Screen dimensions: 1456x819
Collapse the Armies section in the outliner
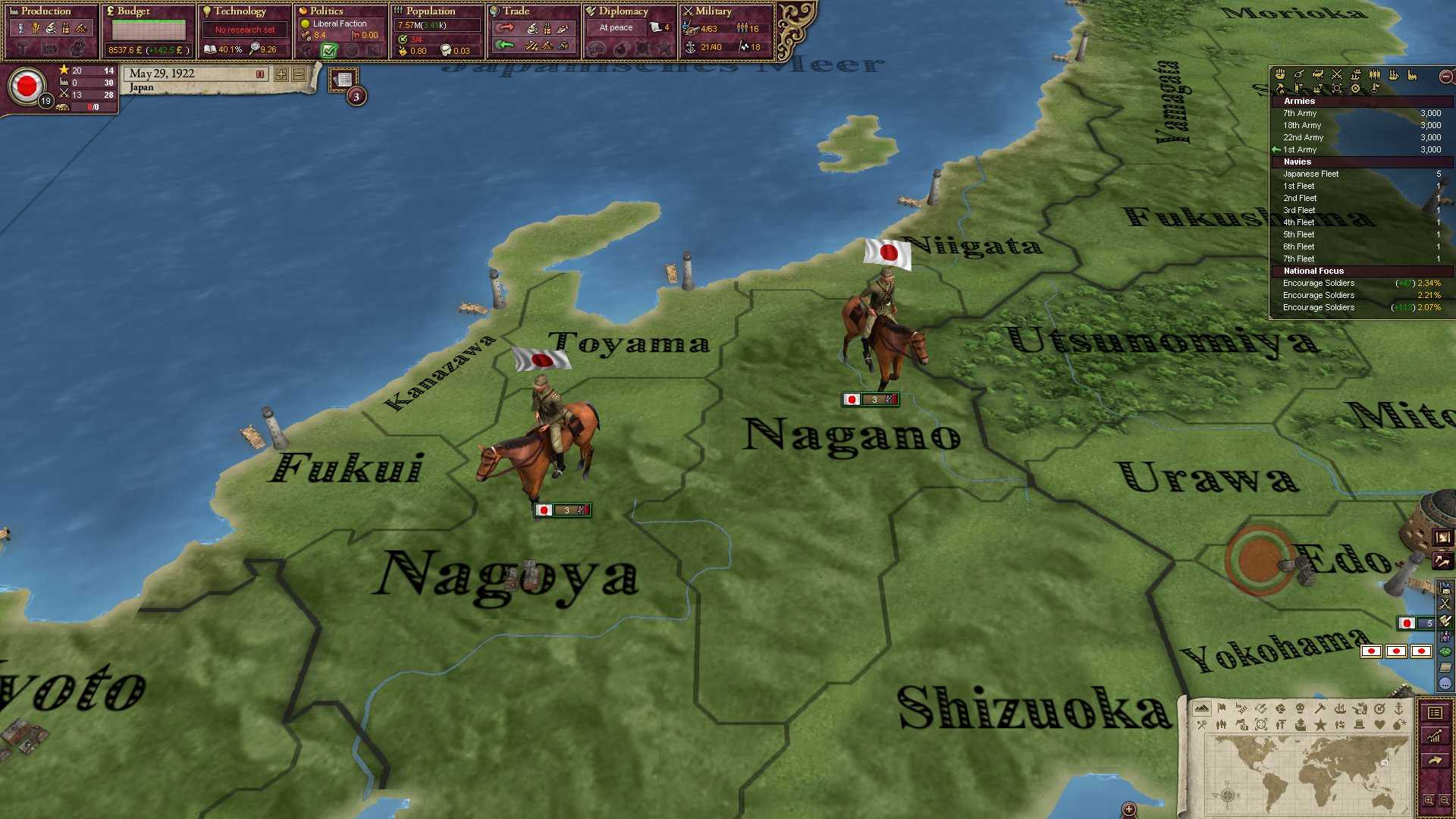[x=1298, y=101]
